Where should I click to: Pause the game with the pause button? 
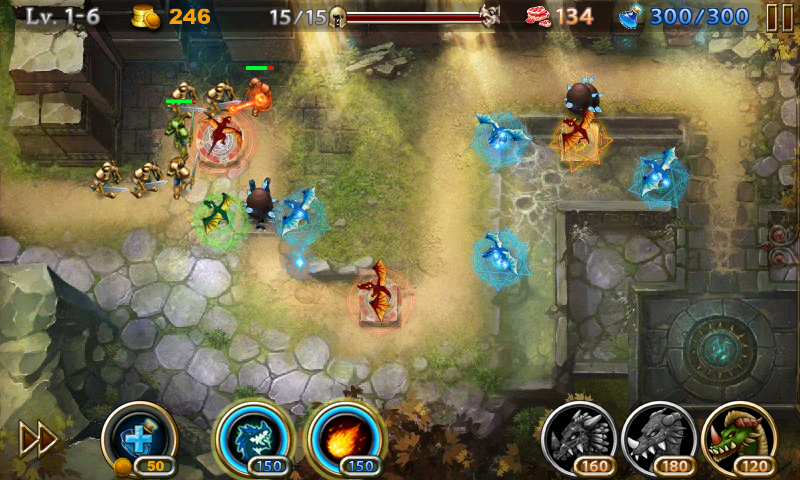[778, 17]
